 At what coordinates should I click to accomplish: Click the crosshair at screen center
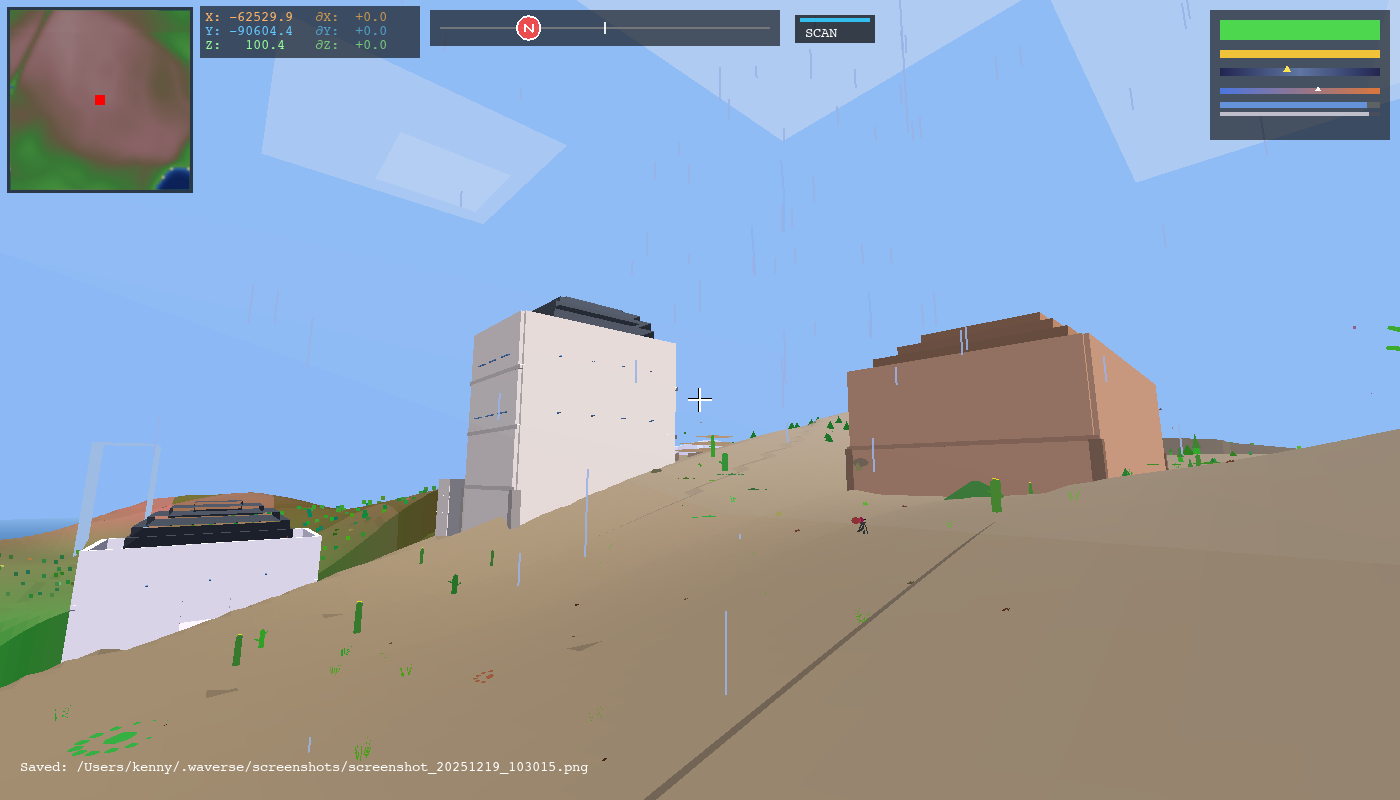700,400
